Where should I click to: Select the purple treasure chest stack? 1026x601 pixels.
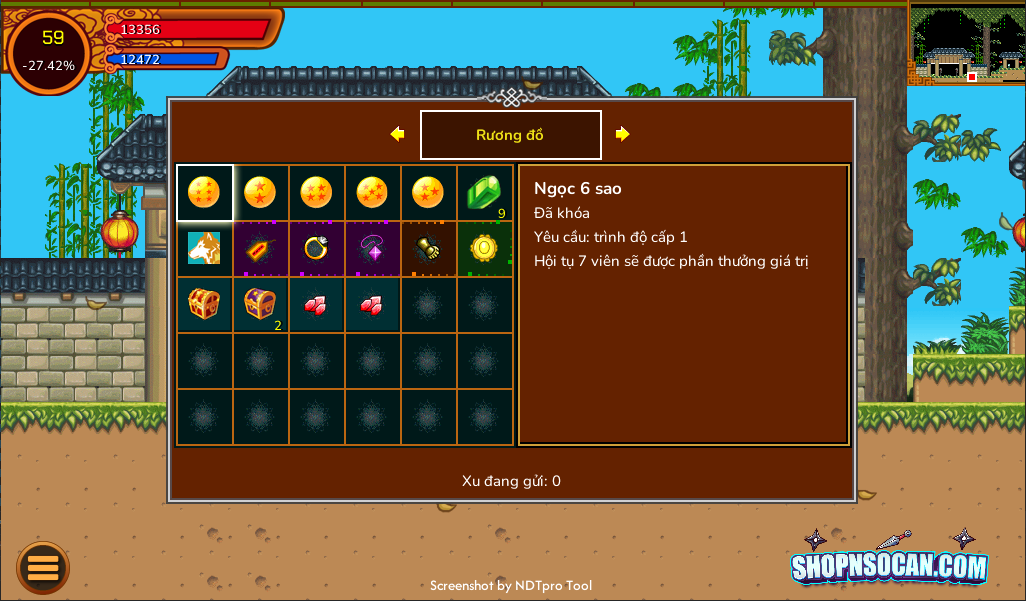point(261,305)
